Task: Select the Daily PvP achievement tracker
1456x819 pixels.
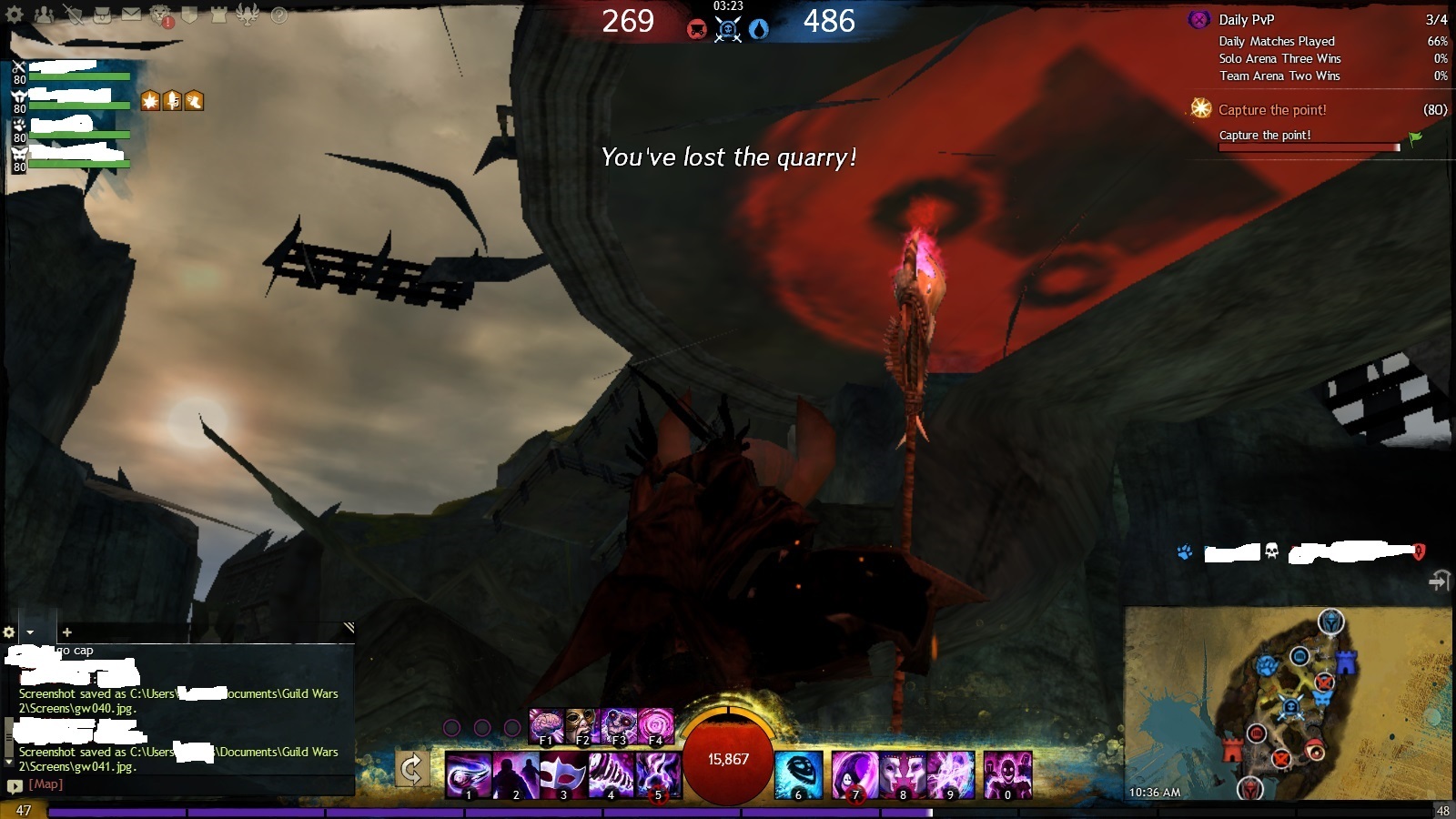Action: pos(1247,20)
